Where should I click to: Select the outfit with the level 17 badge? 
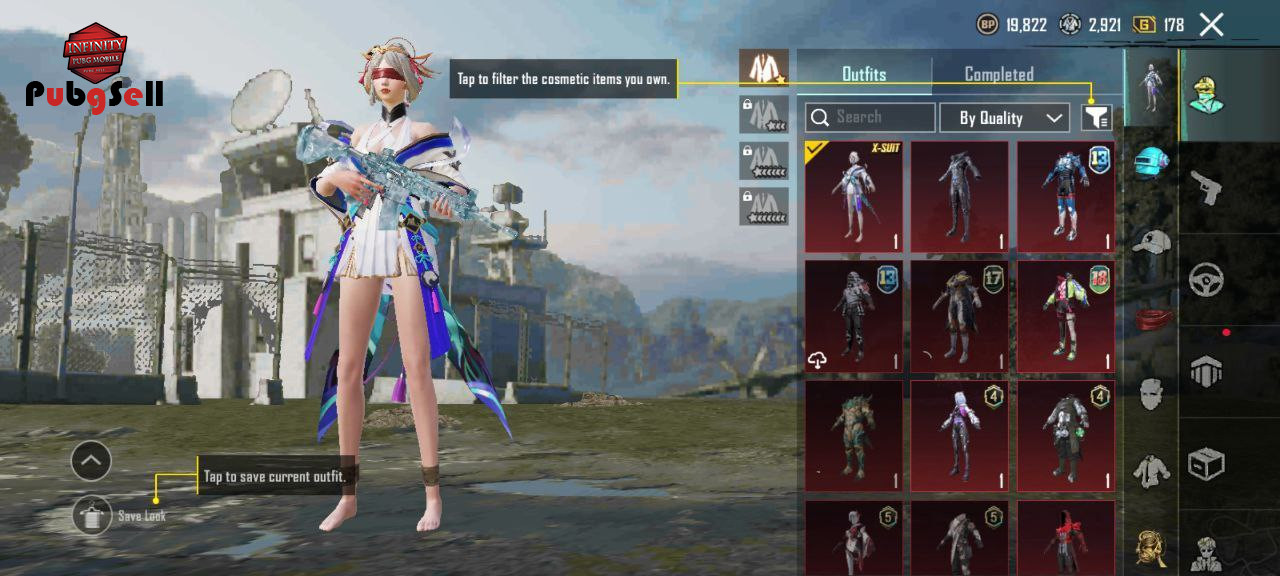[959, 316]
